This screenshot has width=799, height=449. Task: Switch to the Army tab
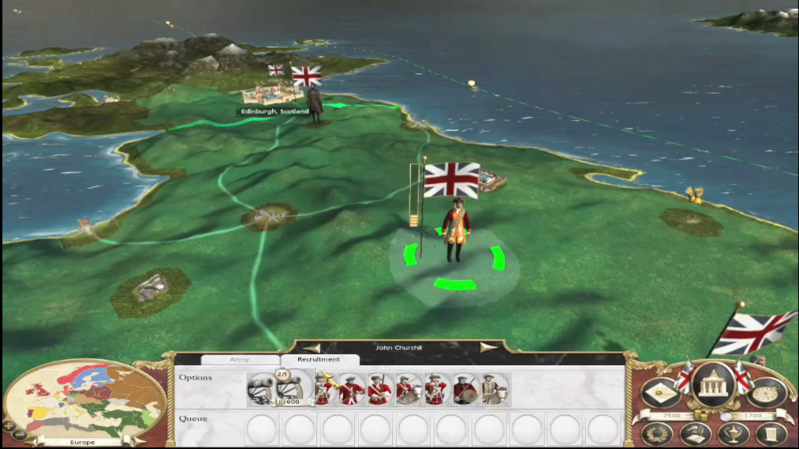(240, 359)
